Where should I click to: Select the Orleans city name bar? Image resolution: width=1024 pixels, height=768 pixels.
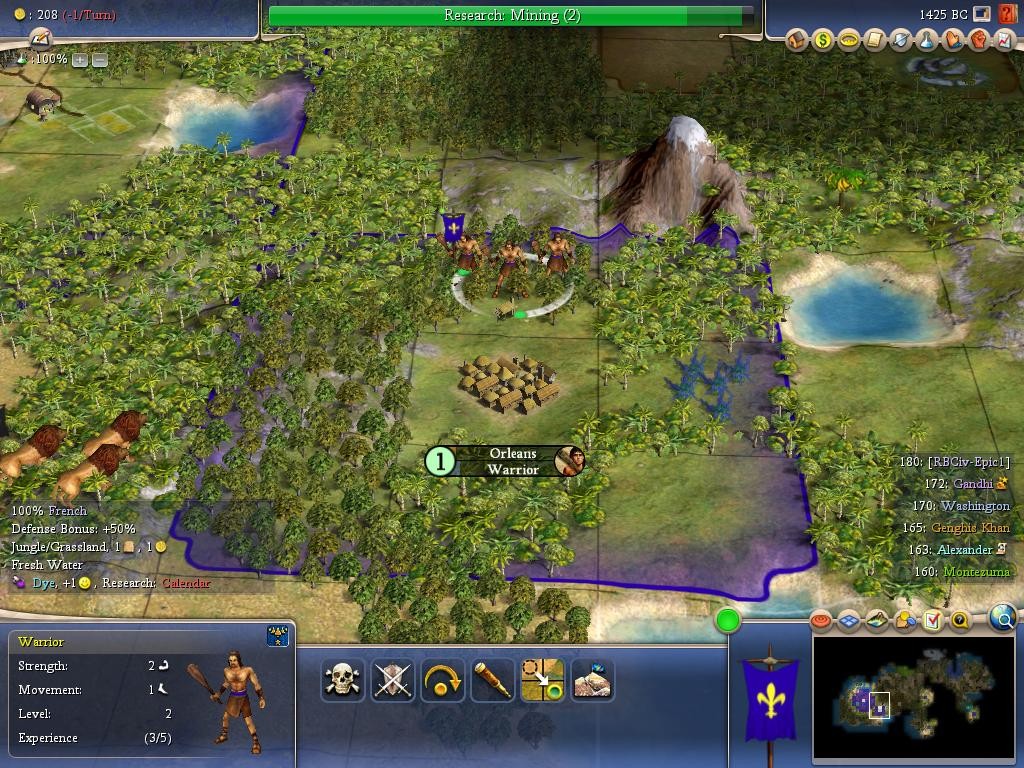click(511, 461)
